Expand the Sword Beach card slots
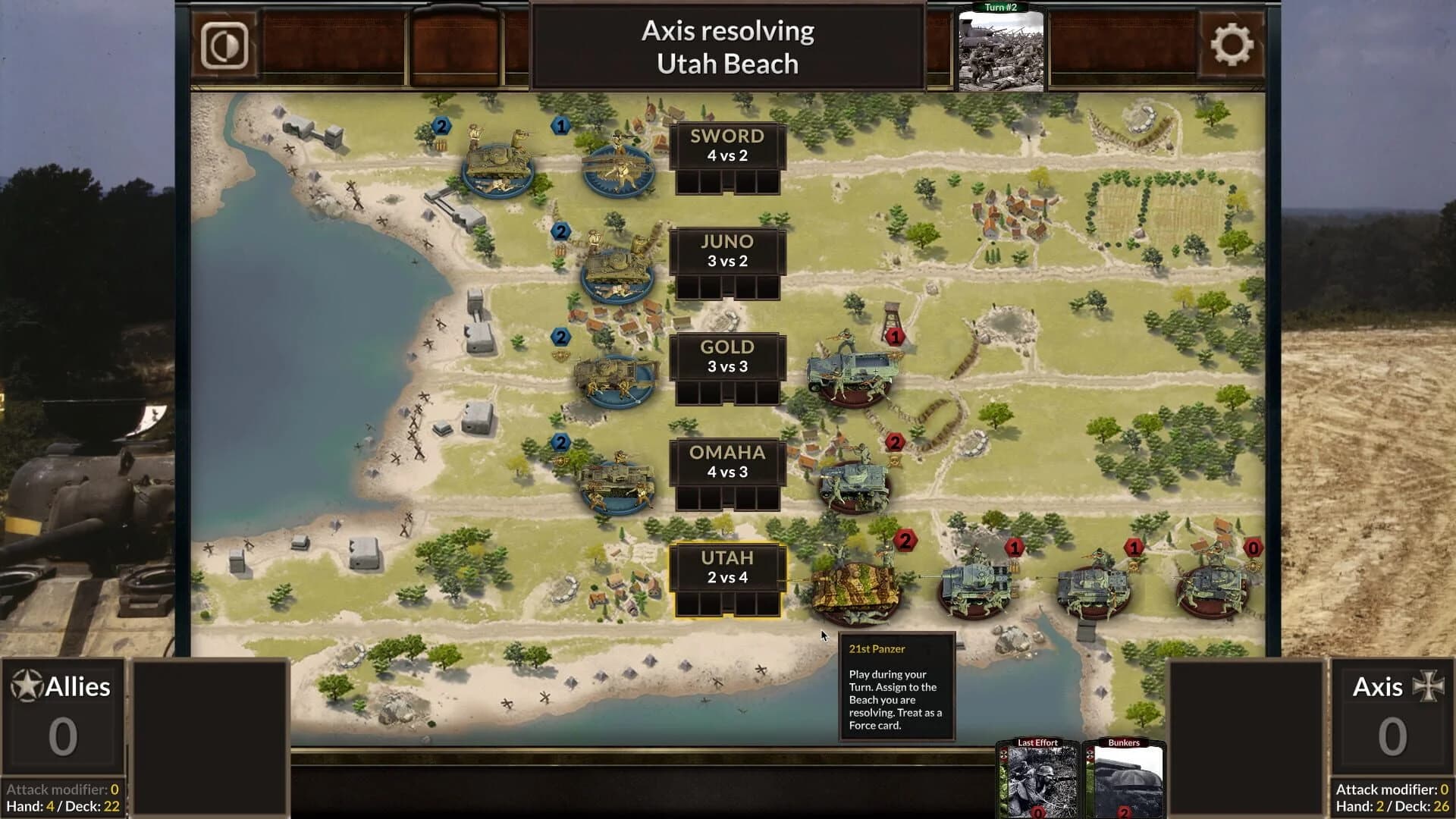 [x=726, y=180]
